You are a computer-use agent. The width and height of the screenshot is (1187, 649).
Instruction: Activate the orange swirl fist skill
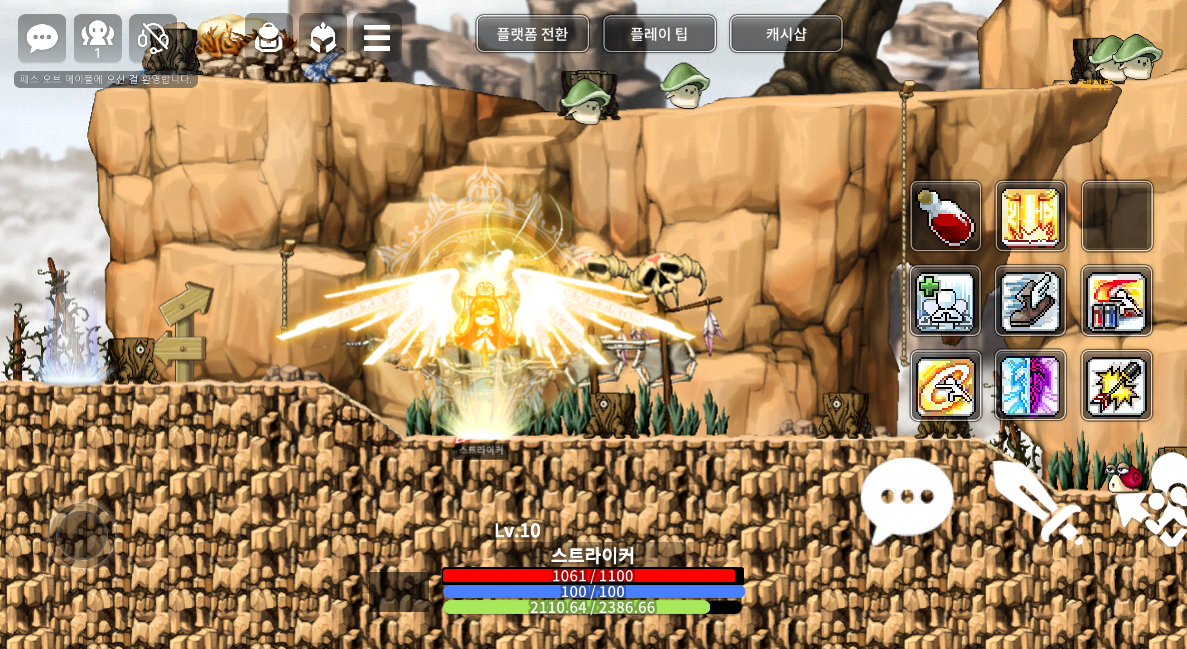tap(945, 385)
